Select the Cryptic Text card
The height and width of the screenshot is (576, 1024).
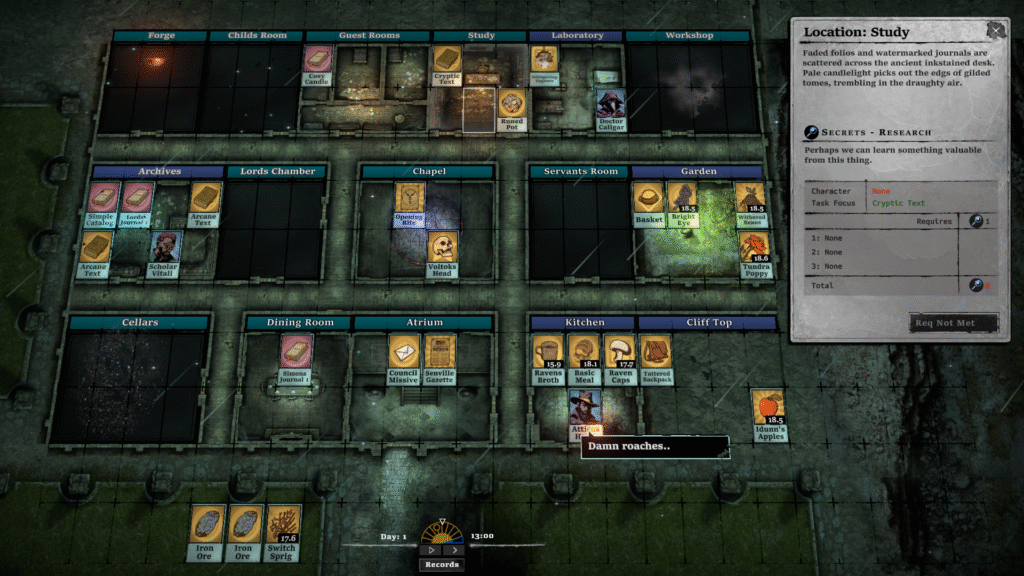[446, 65]
